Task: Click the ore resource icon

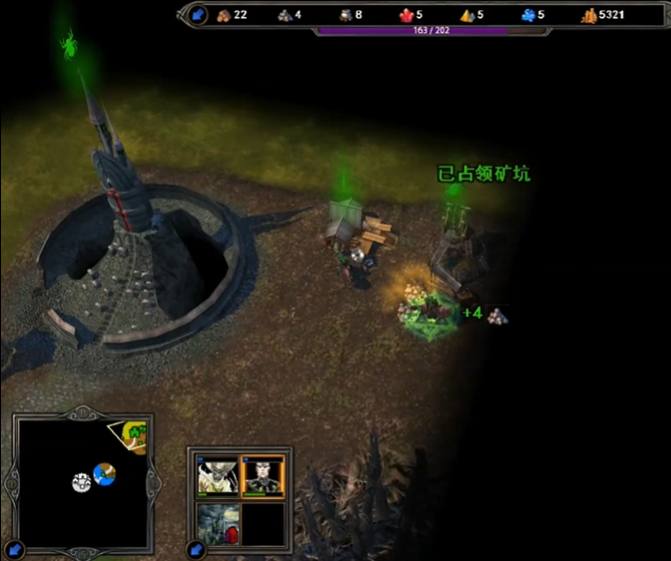Action: (284, 15)
